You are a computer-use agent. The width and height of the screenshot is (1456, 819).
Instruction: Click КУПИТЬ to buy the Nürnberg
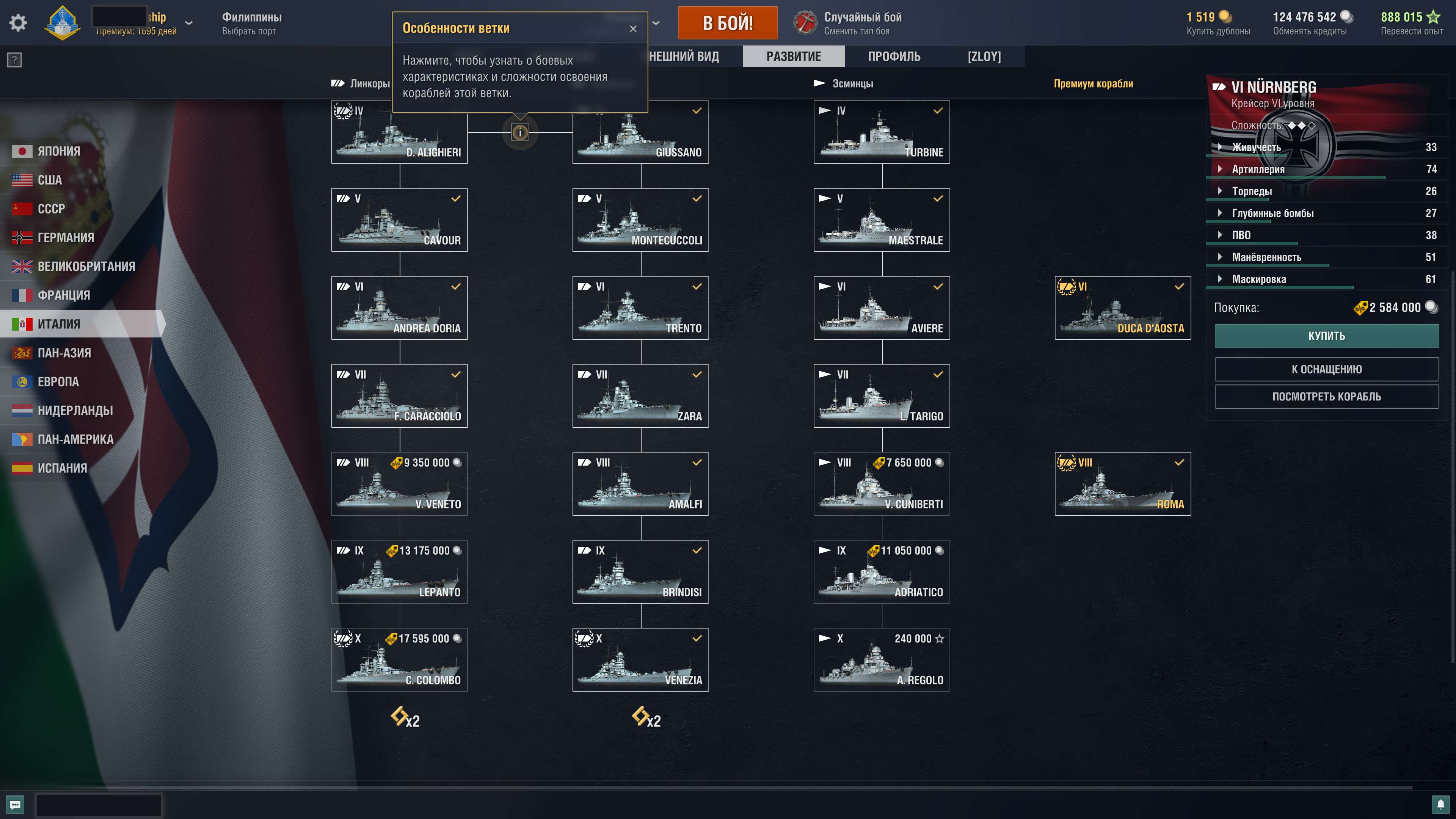coord(1327,335)
